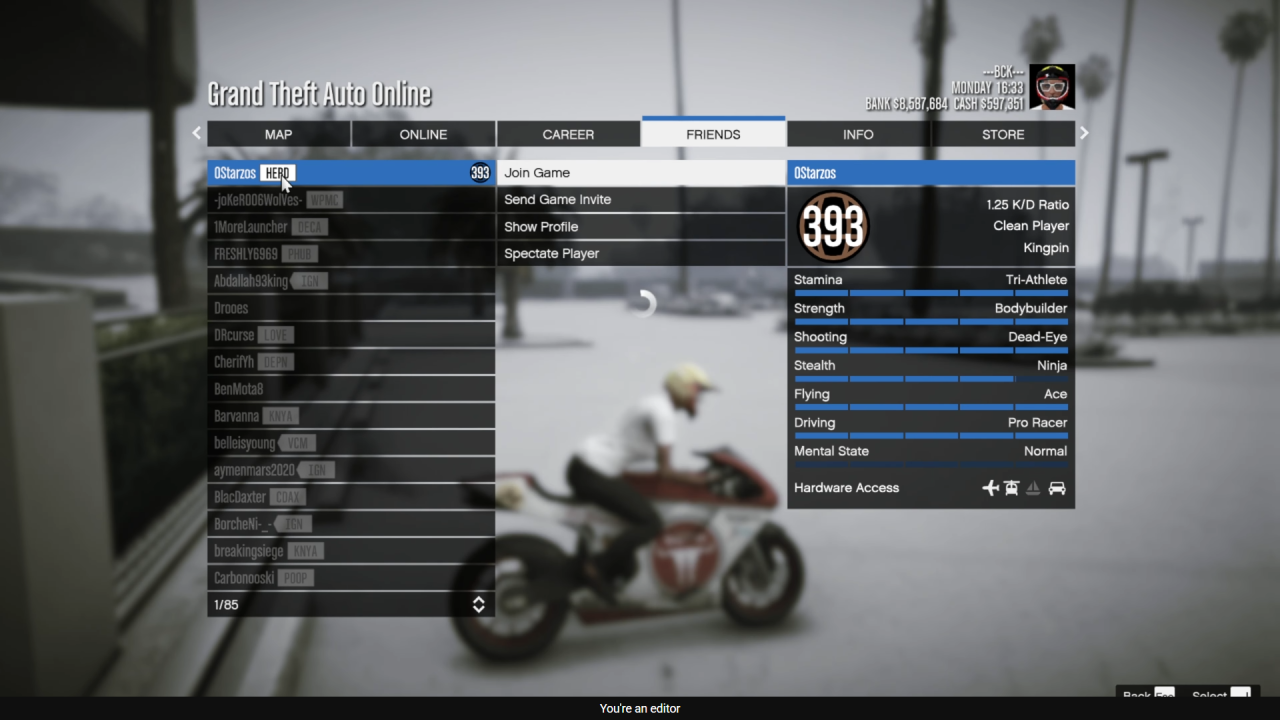Select Spectate Player from the options
Image resolution: width=1280 pixels, height=720 pixels.
[x=640, y=253]
